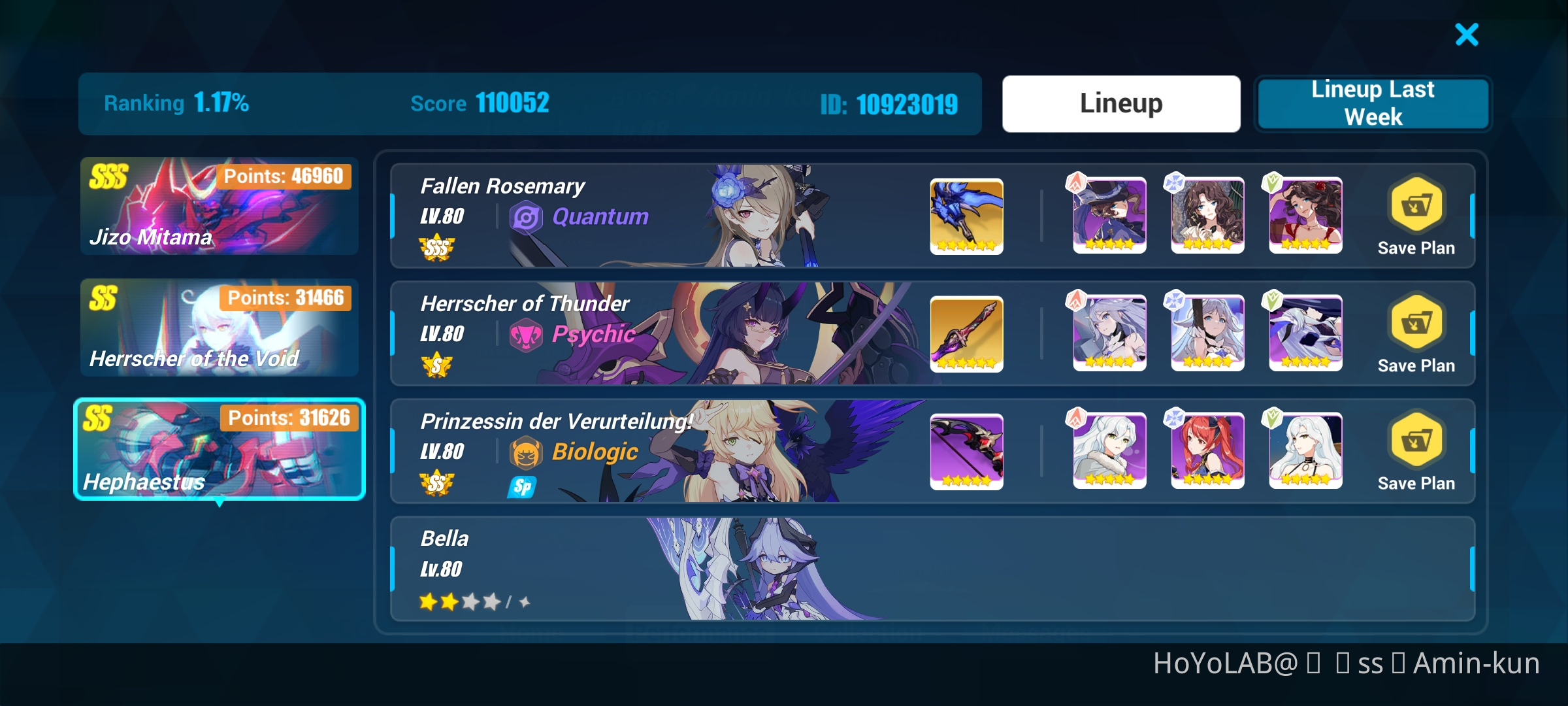Image resolution: width=1568 pixels, height=706 pixels.
Task: Open Herrscher of Thunder's middle stigmata slot
Action: click(x=1207, y=333)
